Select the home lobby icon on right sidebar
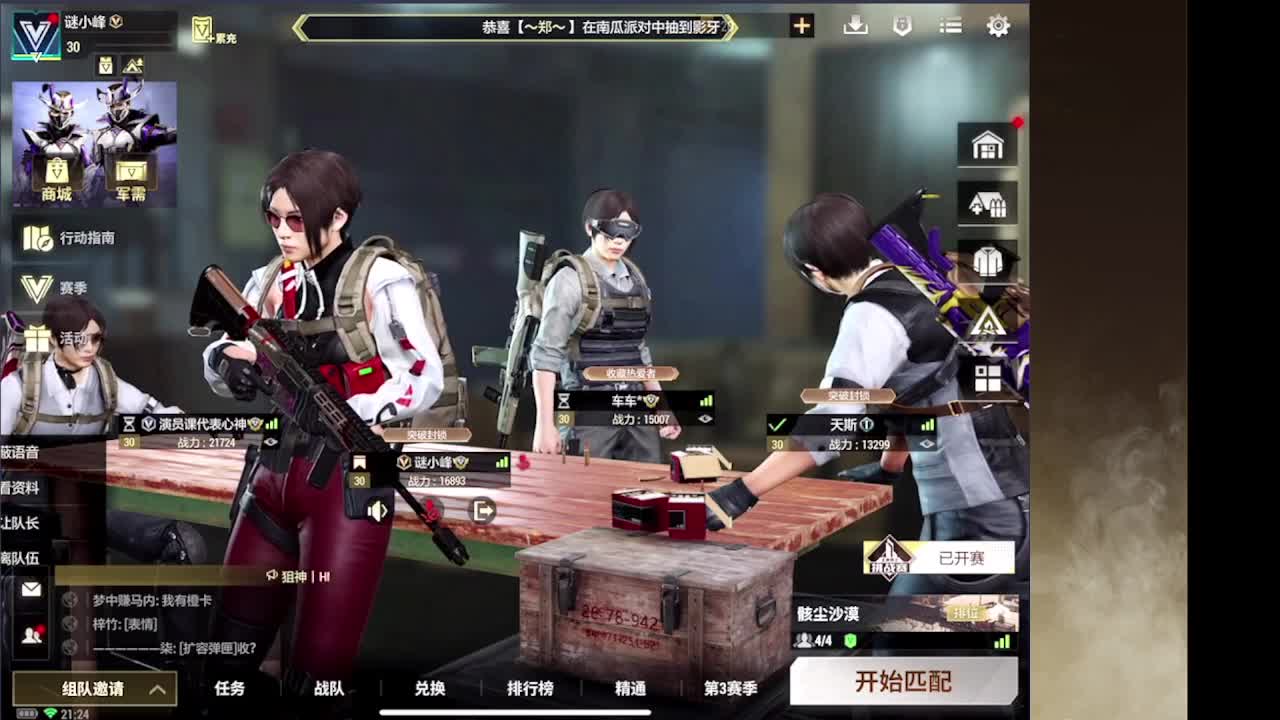This screenshot has height=720, width=1280. 987,145
